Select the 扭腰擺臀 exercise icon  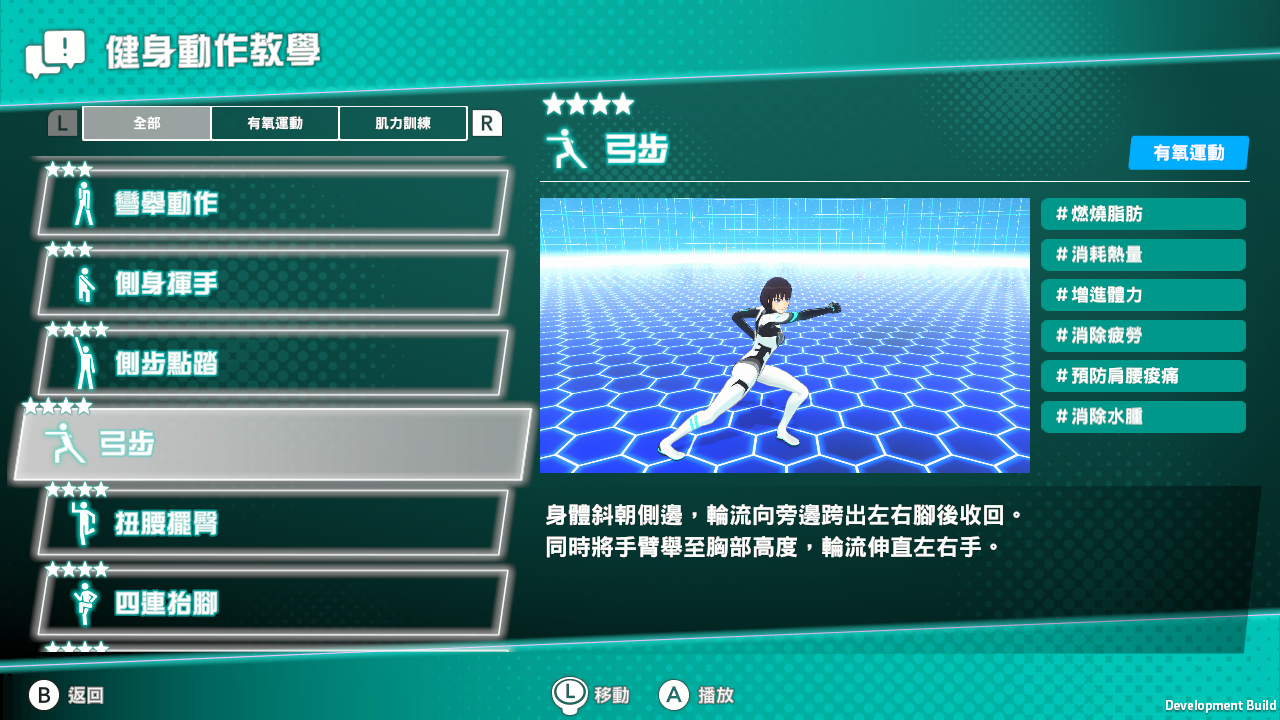click(x=85, y=526)
